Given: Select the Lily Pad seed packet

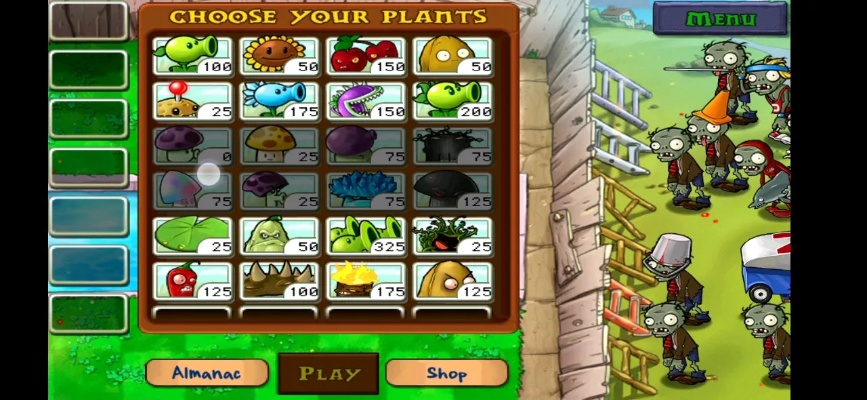Looking at the screenshot, I should 193,235.
